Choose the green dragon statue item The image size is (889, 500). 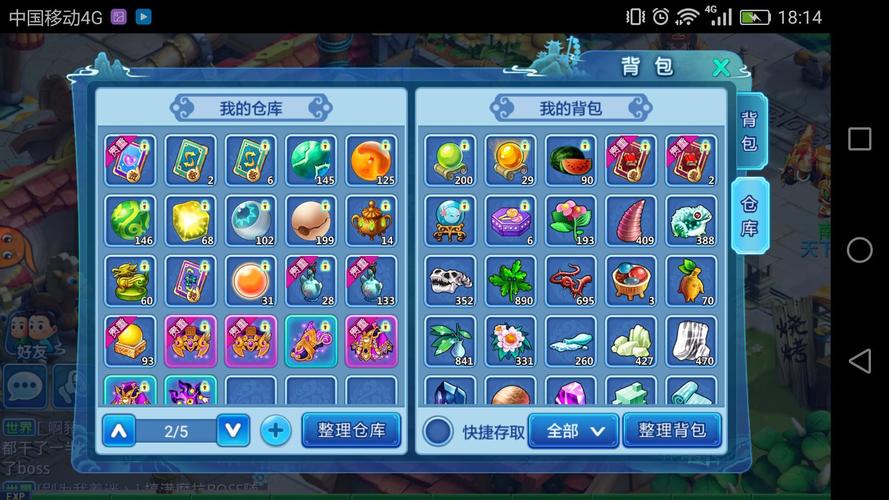point(130,281)
